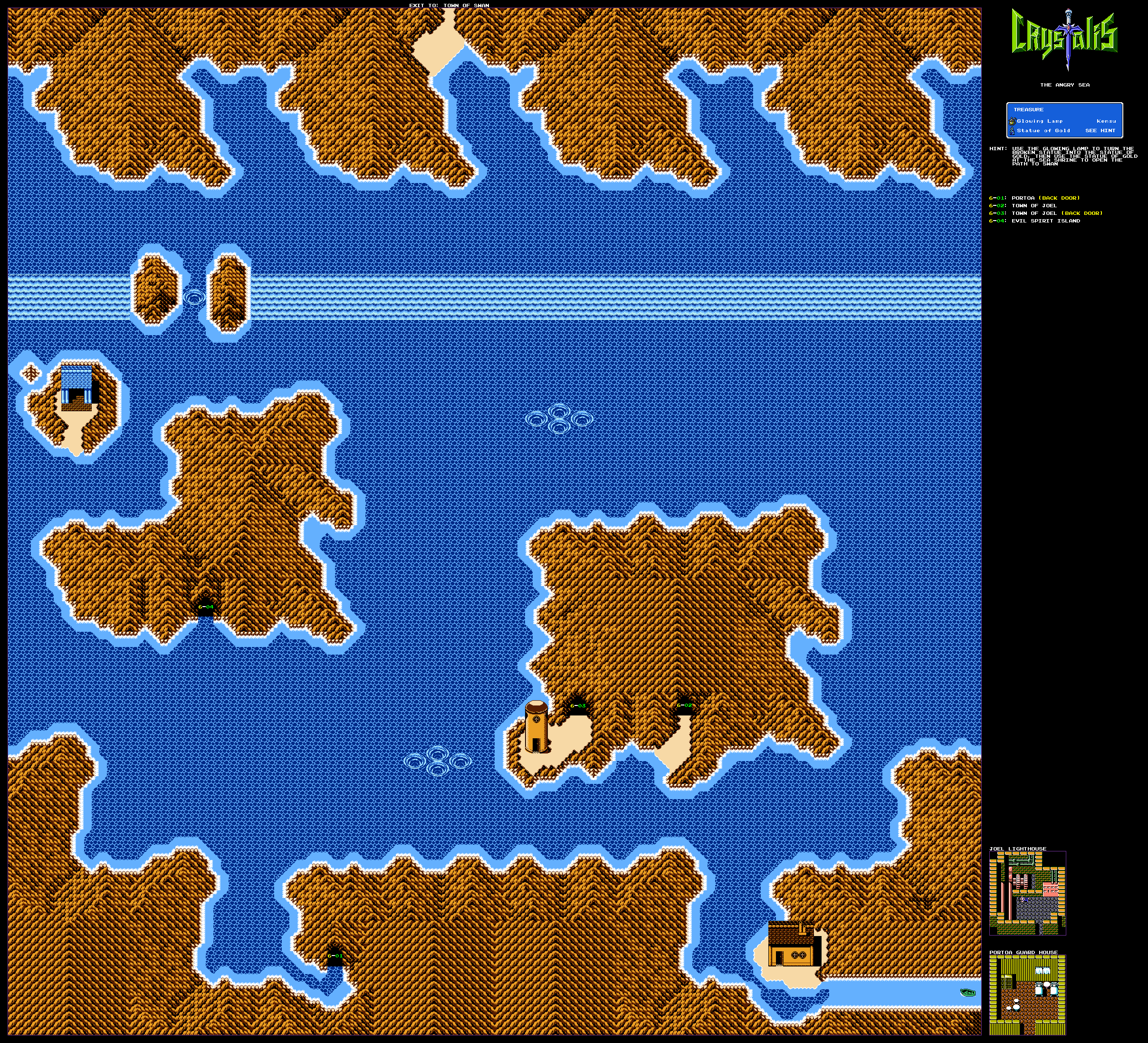Select the Statue of Gold treasure row
Screen dimensions: 1148x1043
pos(1064,130)
